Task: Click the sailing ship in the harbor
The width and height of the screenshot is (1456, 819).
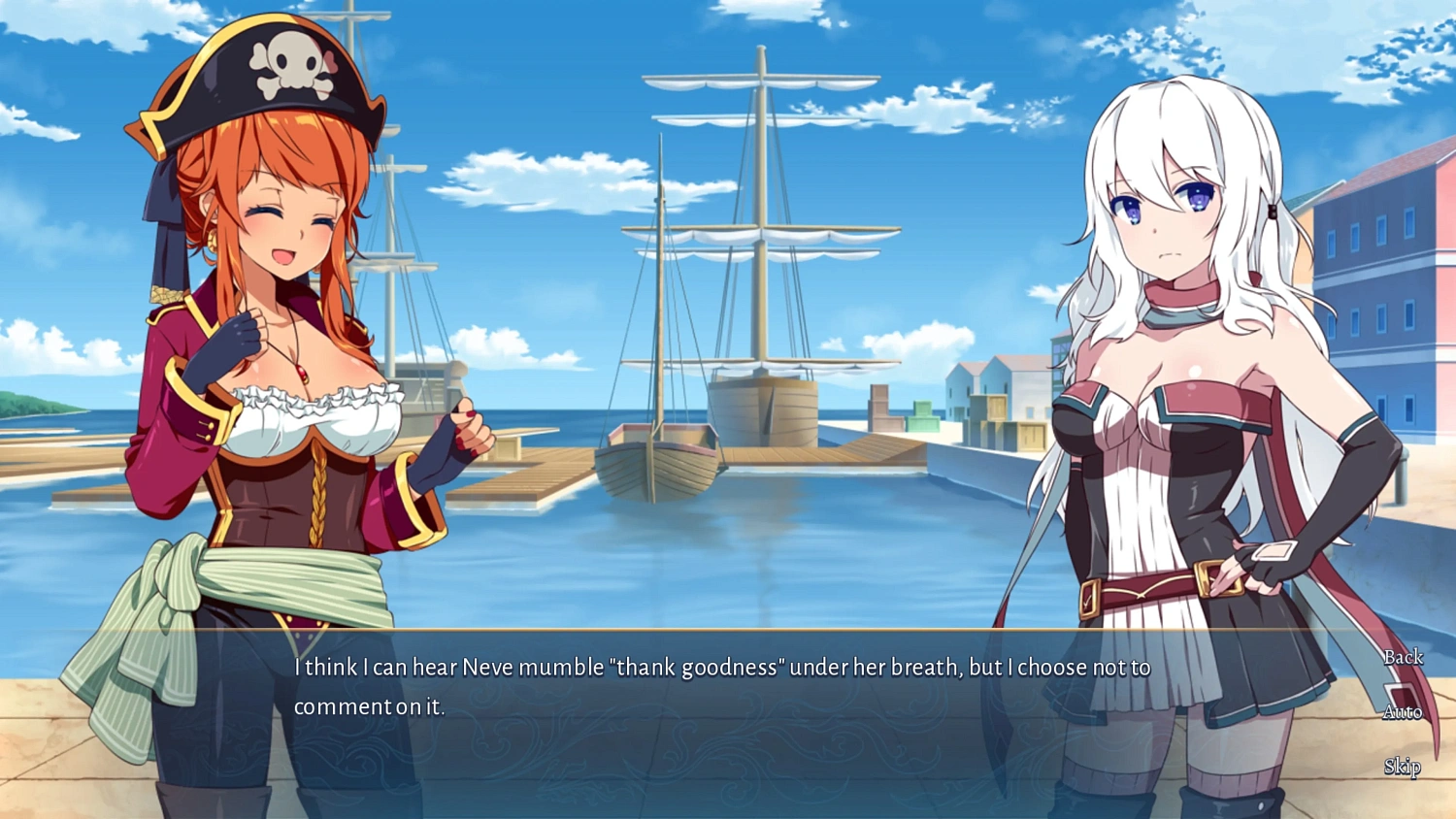Action: click(x=762, y=408)
